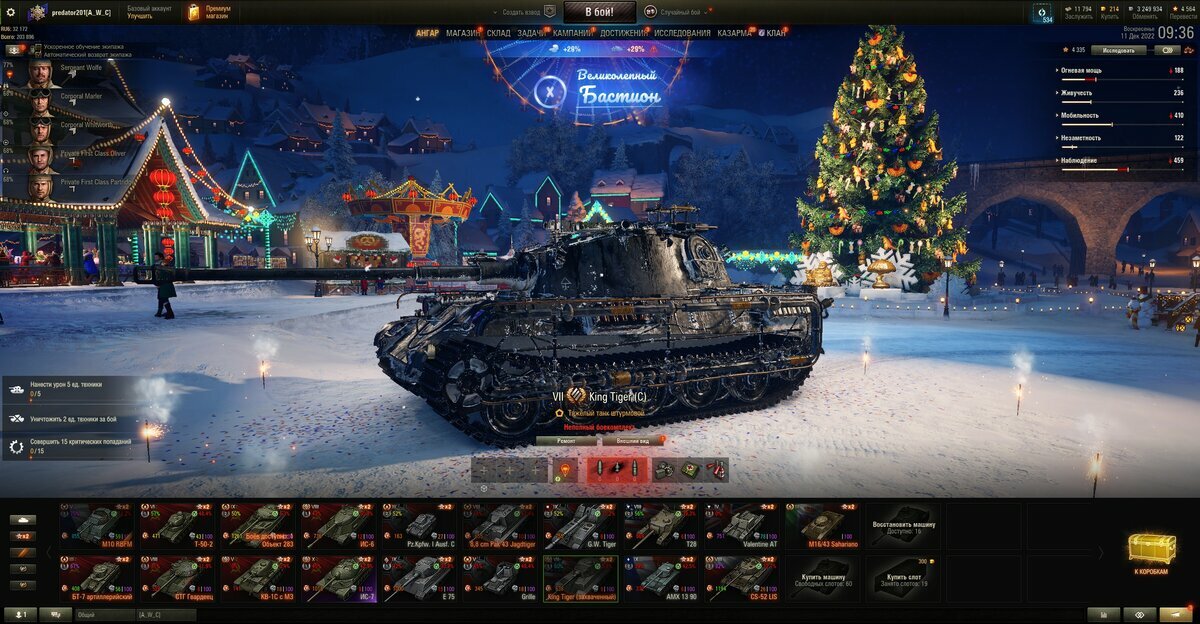Click the Ремонт (Repair) button
Screen dimensions: 1200x624
567,440
